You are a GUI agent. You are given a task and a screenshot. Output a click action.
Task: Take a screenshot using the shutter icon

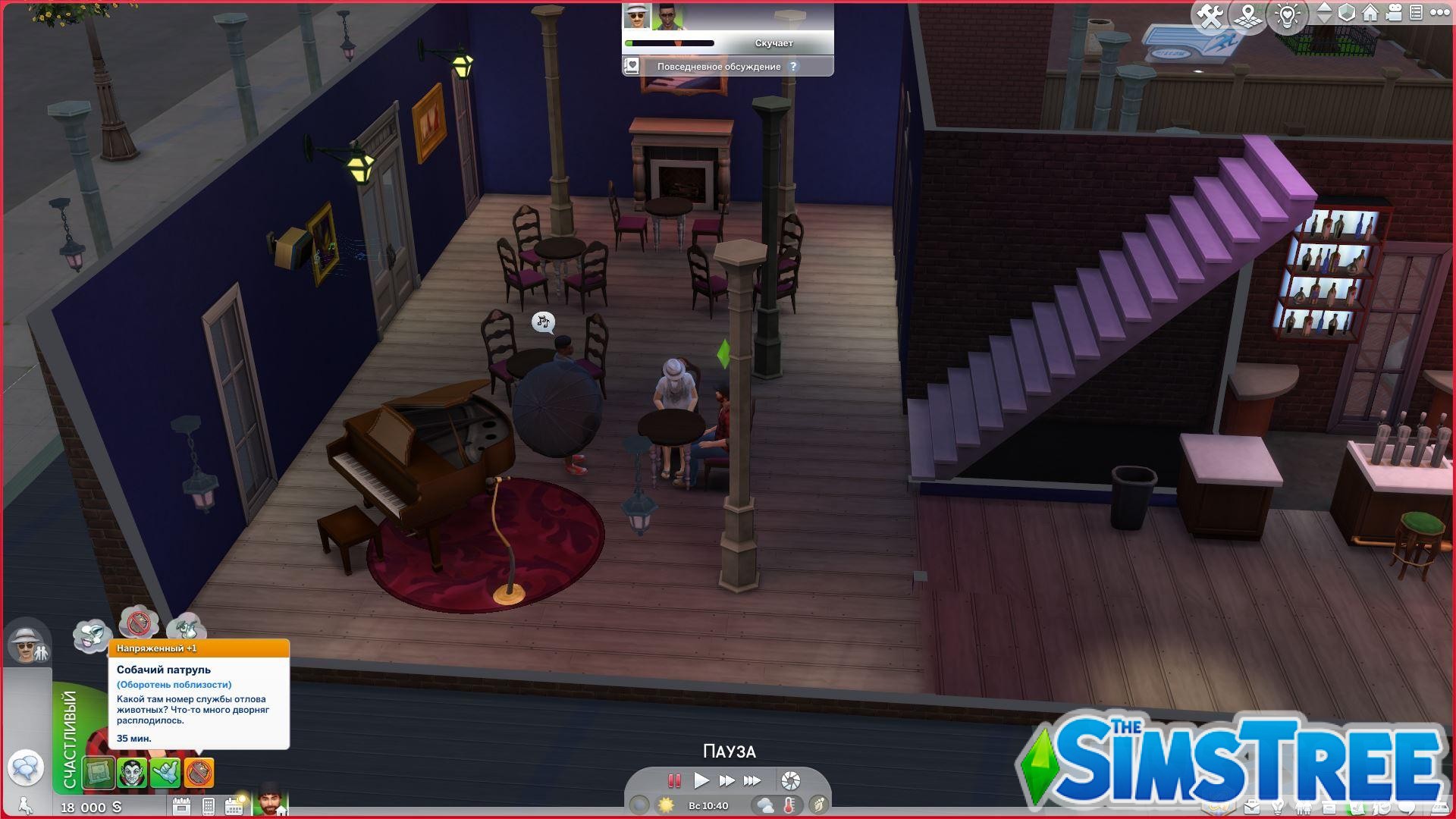[x=789, y=780]
